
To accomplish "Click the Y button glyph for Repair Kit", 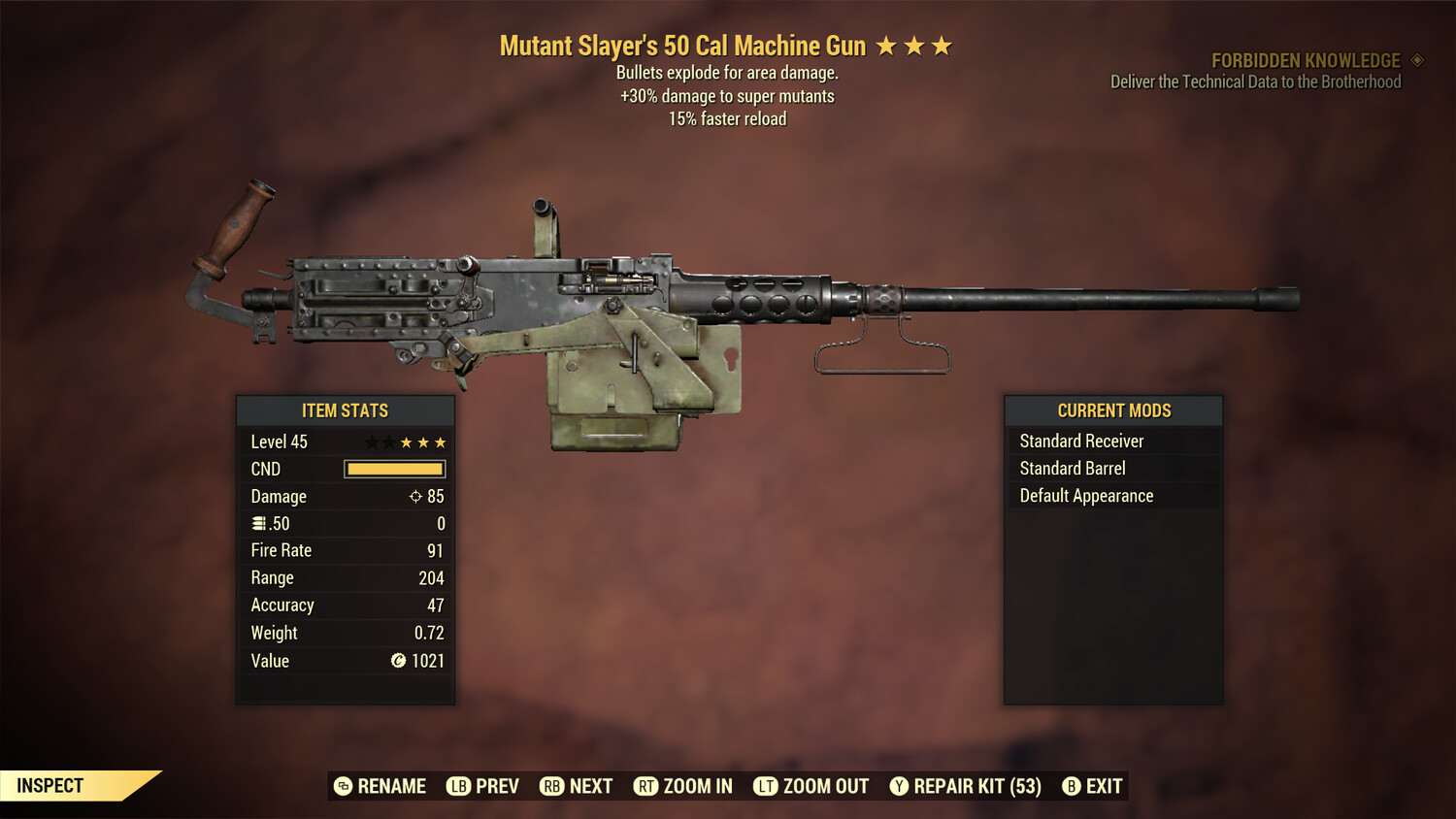I will 900,786.
